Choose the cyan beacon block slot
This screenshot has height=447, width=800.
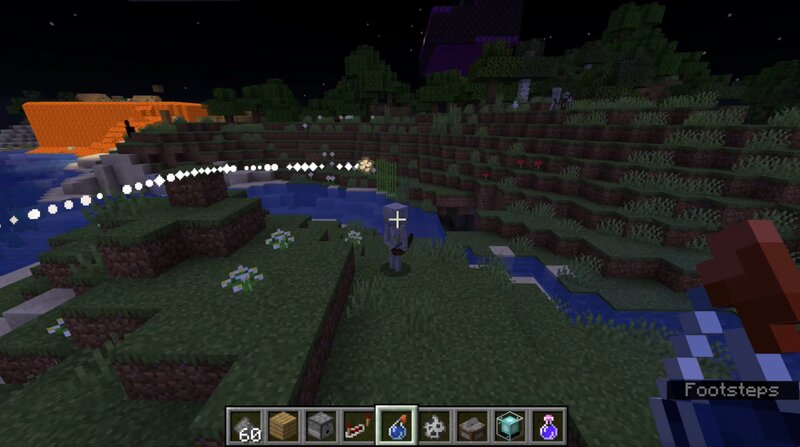pos(510,426)
